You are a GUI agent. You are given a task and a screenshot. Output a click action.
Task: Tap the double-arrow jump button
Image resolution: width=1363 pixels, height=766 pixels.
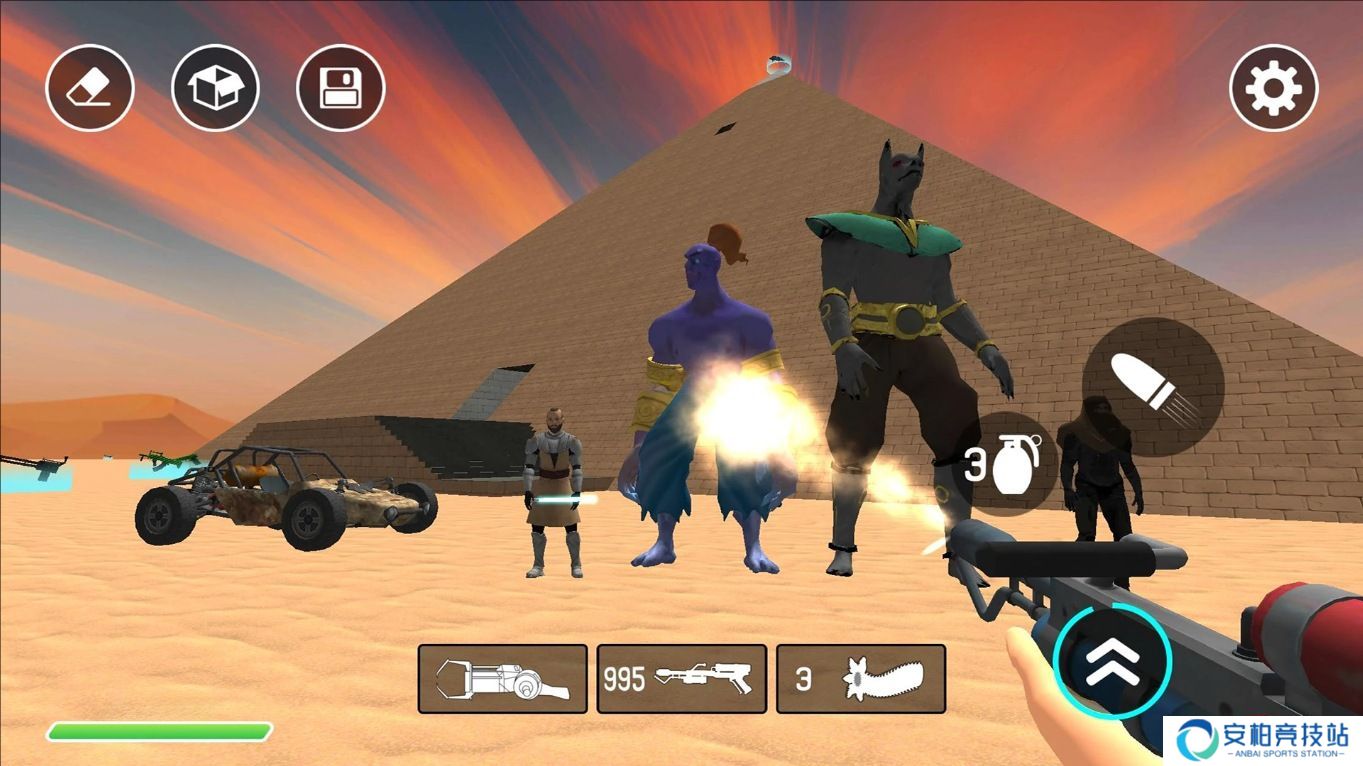tap(1111, 661)
